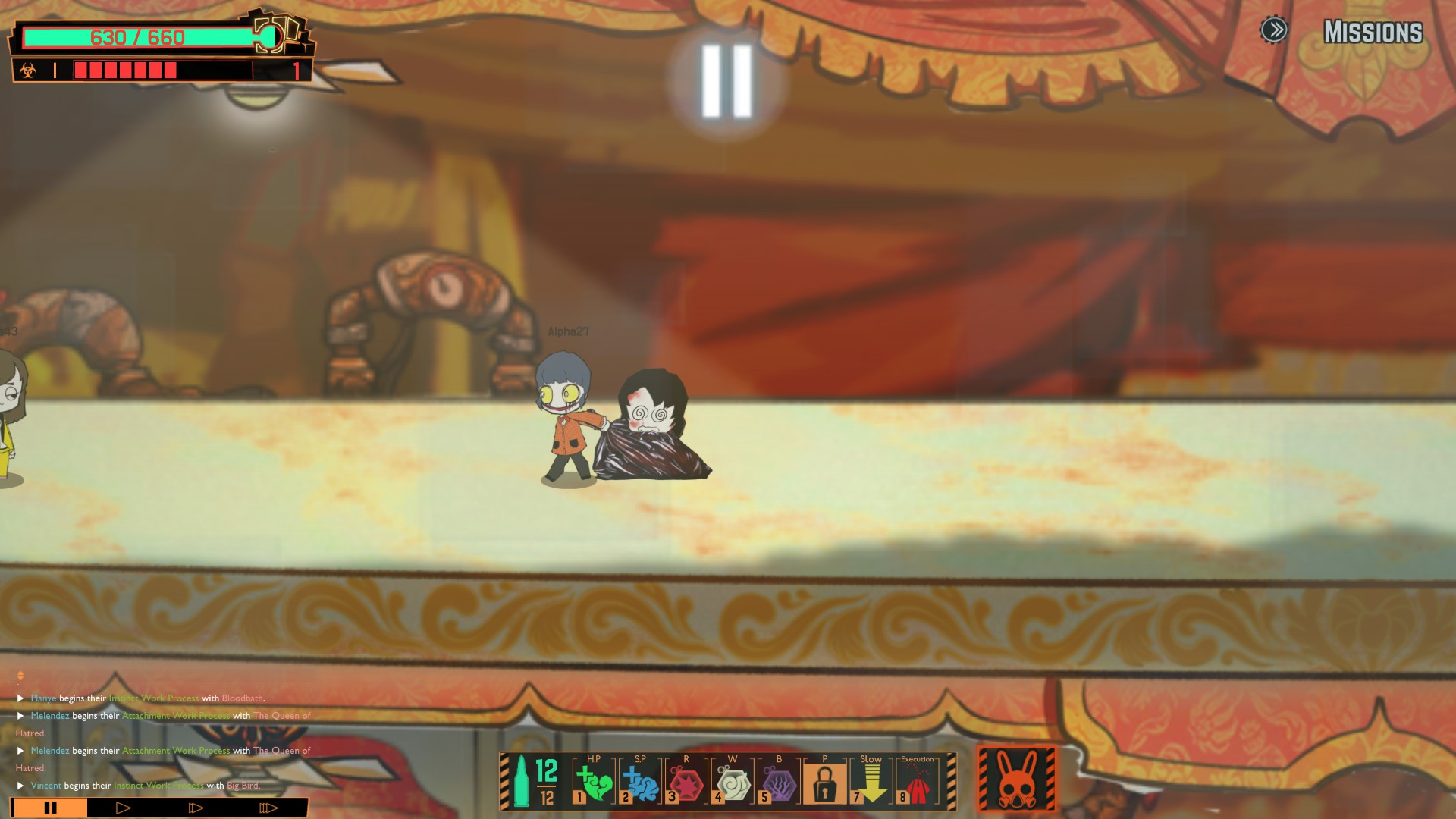Screen dimensions: 1456x819
Task: Open the Missions panel
Action: tap(1373, 32)
